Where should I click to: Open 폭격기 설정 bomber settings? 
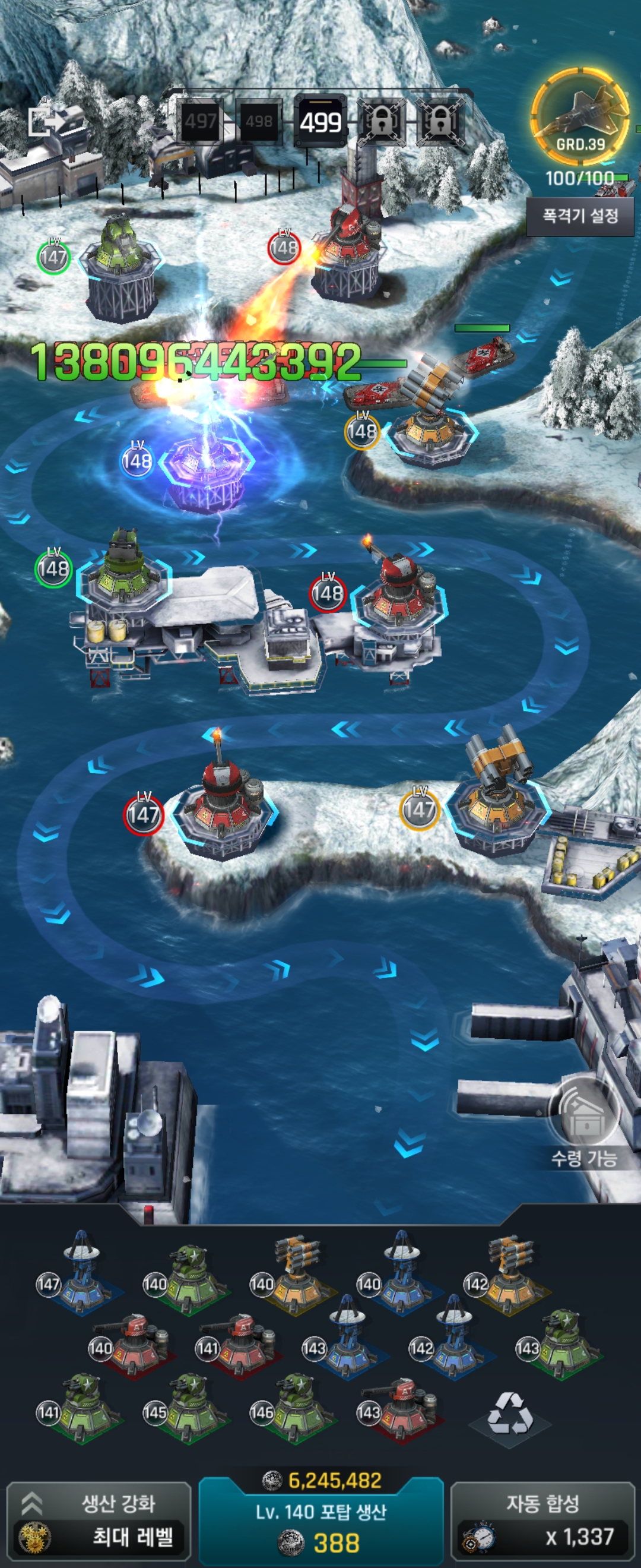pos(580,216)
